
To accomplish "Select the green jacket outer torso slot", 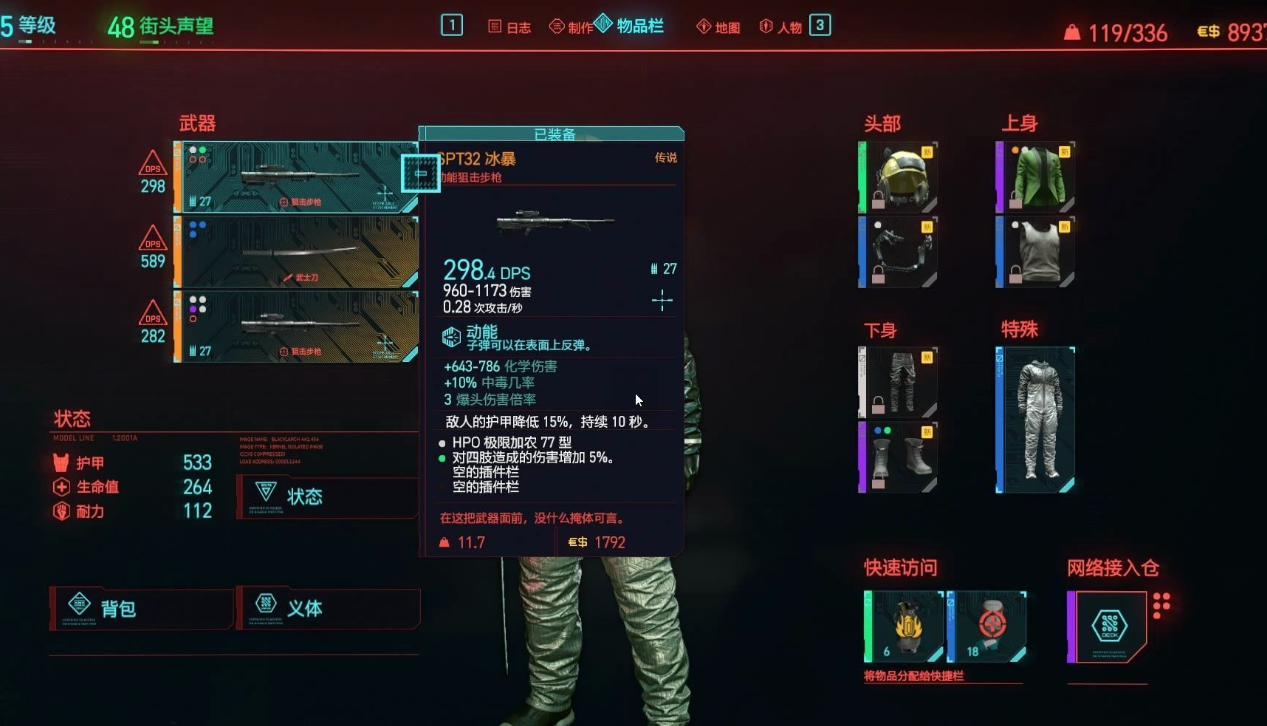I will pos(1035,176).
